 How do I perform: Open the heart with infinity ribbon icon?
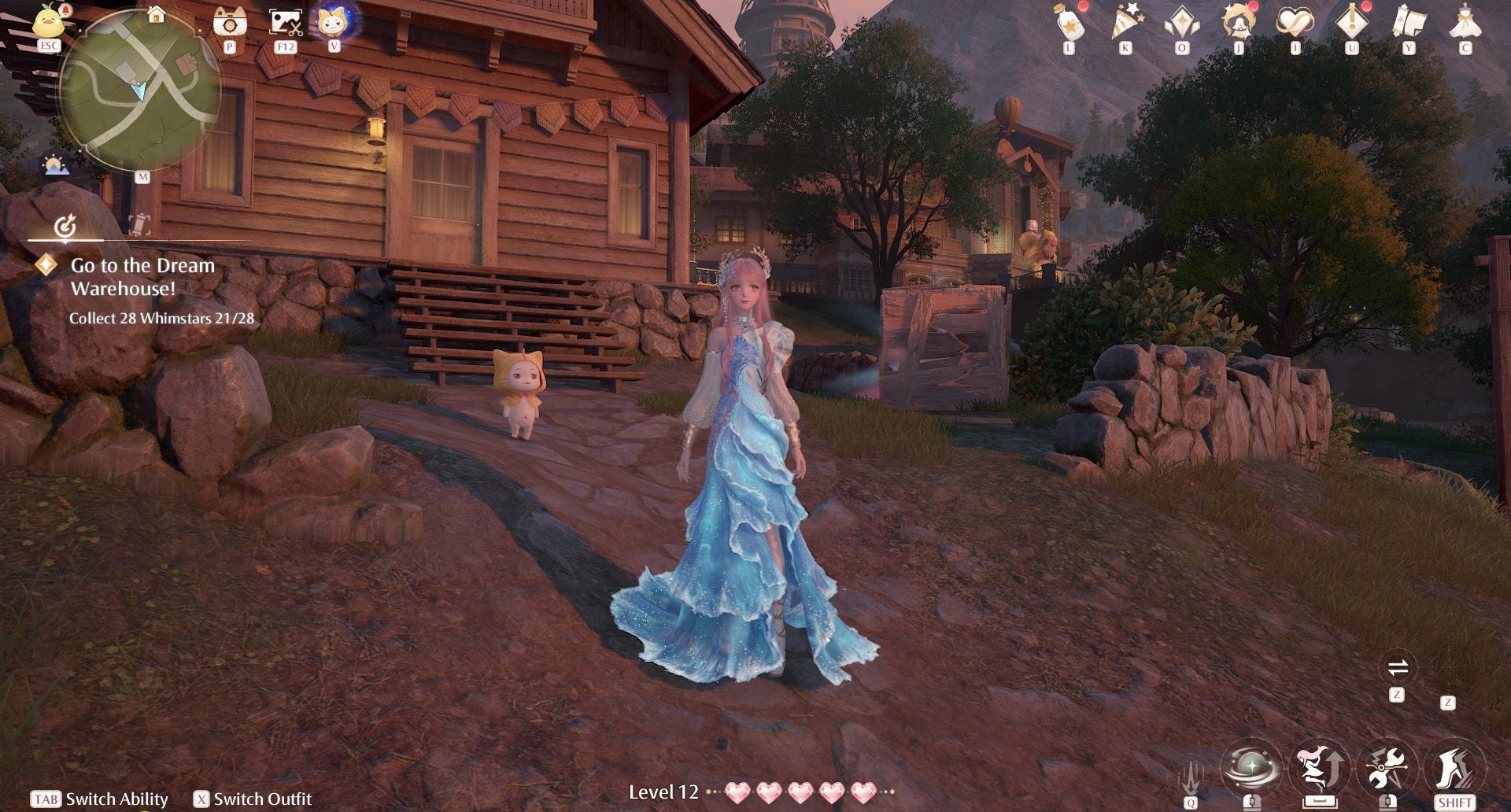coord(1295,24)
